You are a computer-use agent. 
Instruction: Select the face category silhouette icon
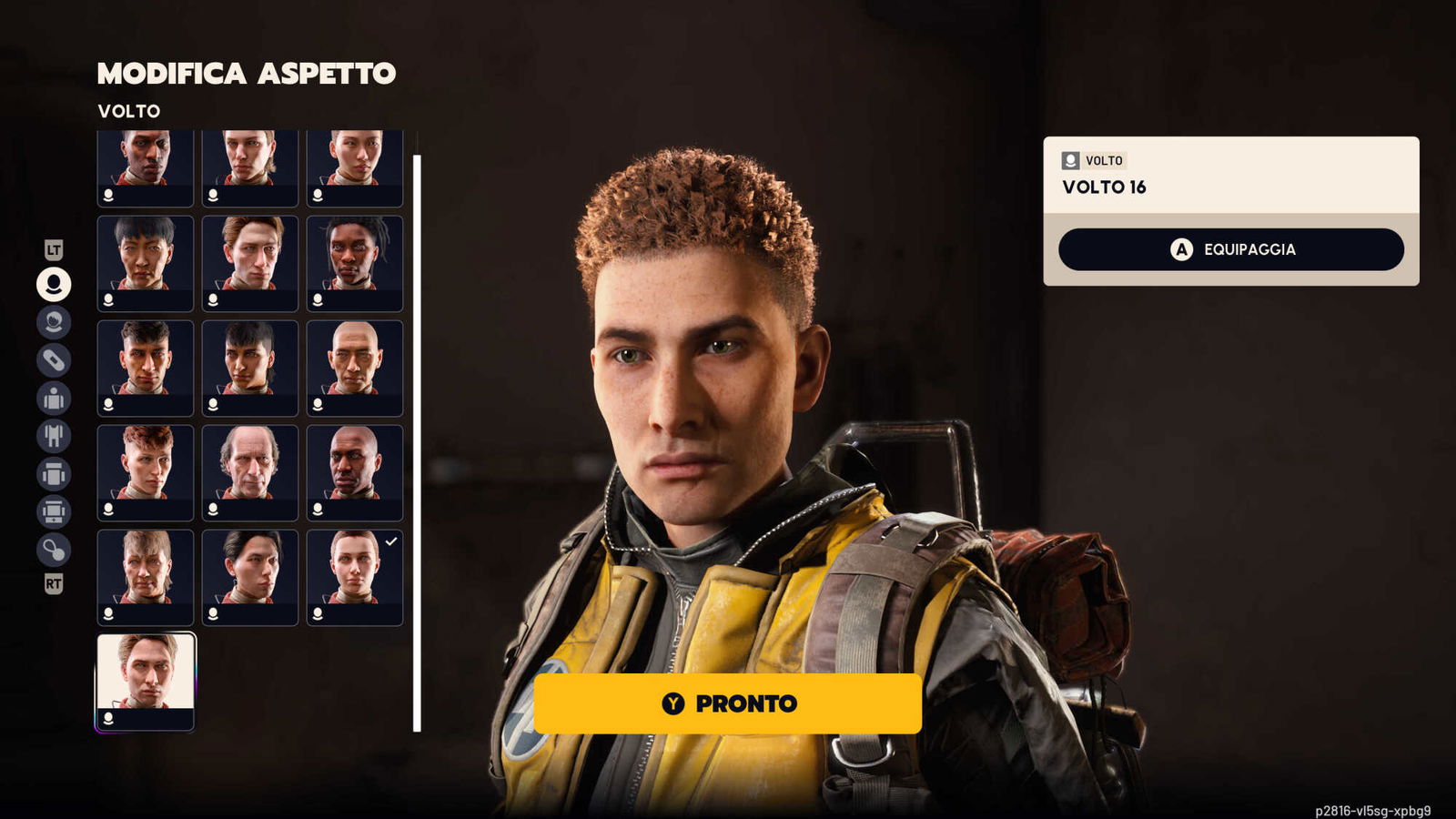[54, 284]
